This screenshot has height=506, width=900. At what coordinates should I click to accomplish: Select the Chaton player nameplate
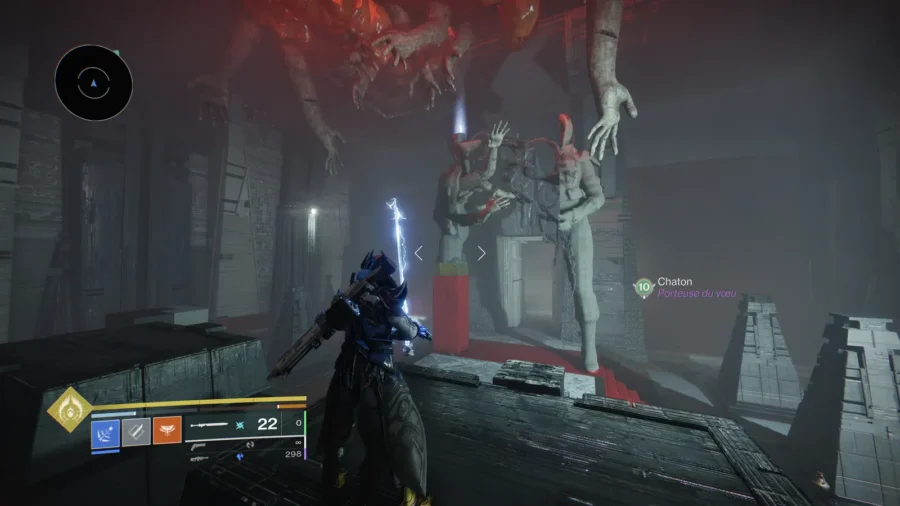[x=675, y=283]
